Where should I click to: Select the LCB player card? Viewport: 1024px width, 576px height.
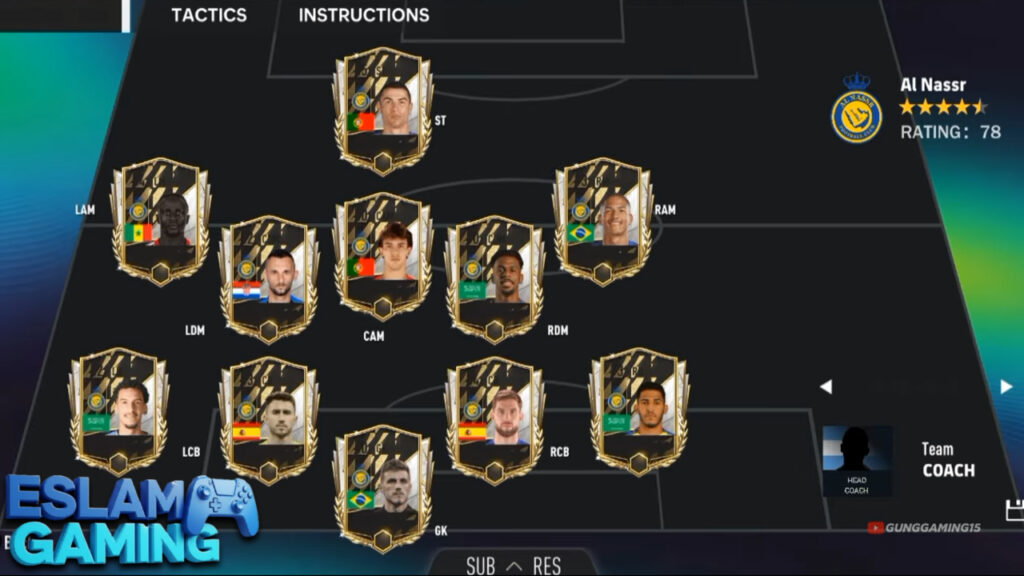tap(268, 420)
